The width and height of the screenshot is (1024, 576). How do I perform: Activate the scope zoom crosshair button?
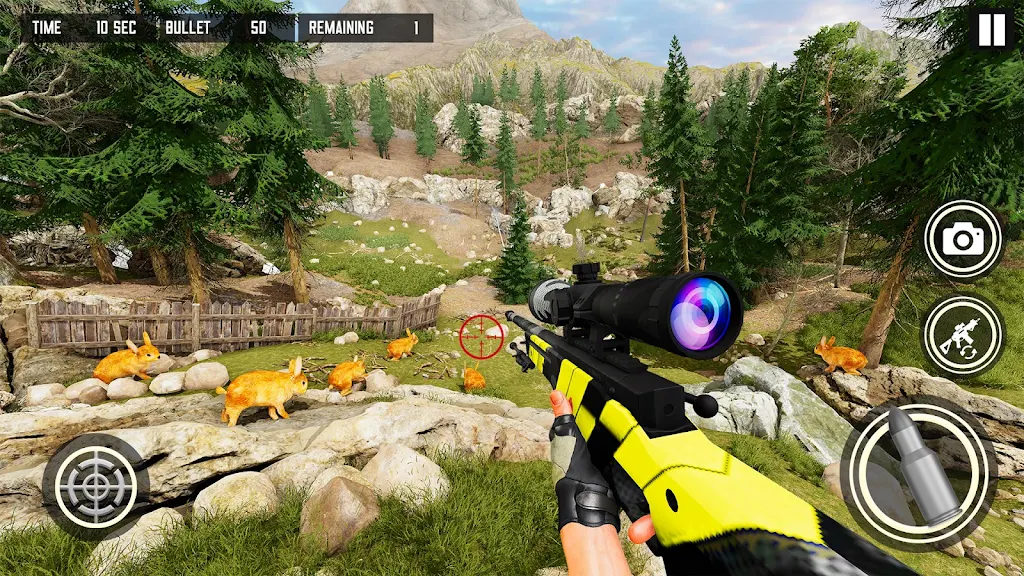click(96, 486)
